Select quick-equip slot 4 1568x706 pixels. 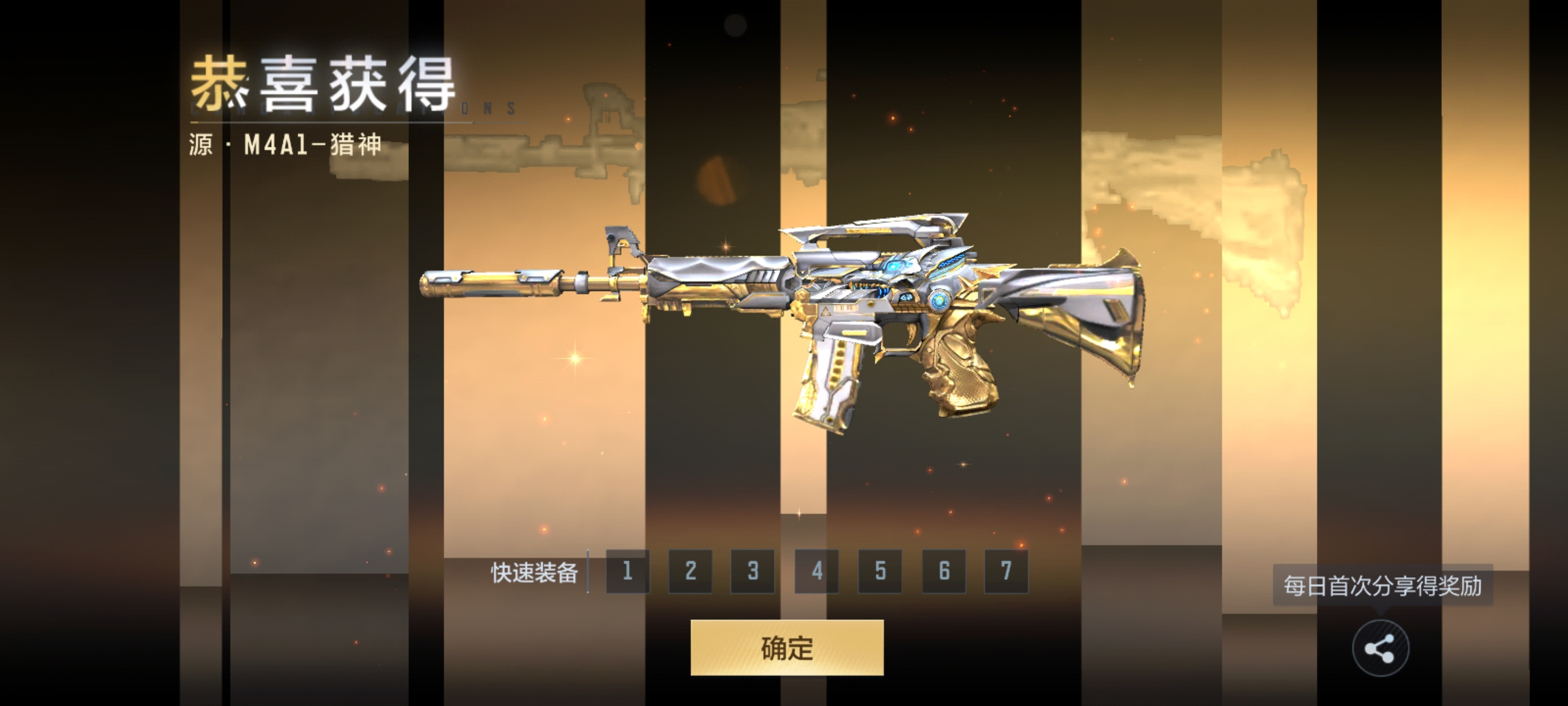pyautogui.click(x=817, y=571)
